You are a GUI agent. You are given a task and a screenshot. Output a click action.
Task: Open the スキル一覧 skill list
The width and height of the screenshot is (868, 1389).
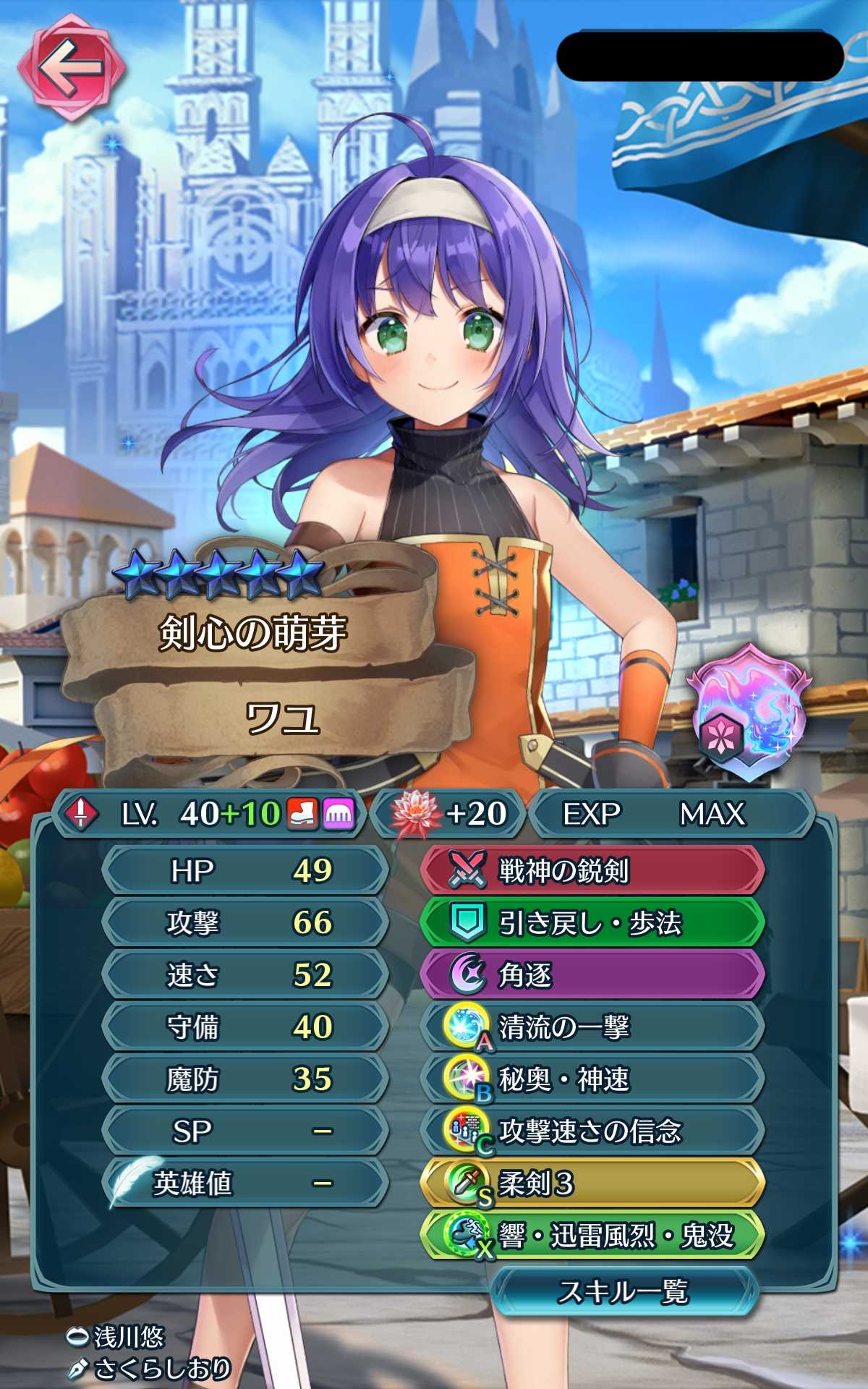(624, 1291)
